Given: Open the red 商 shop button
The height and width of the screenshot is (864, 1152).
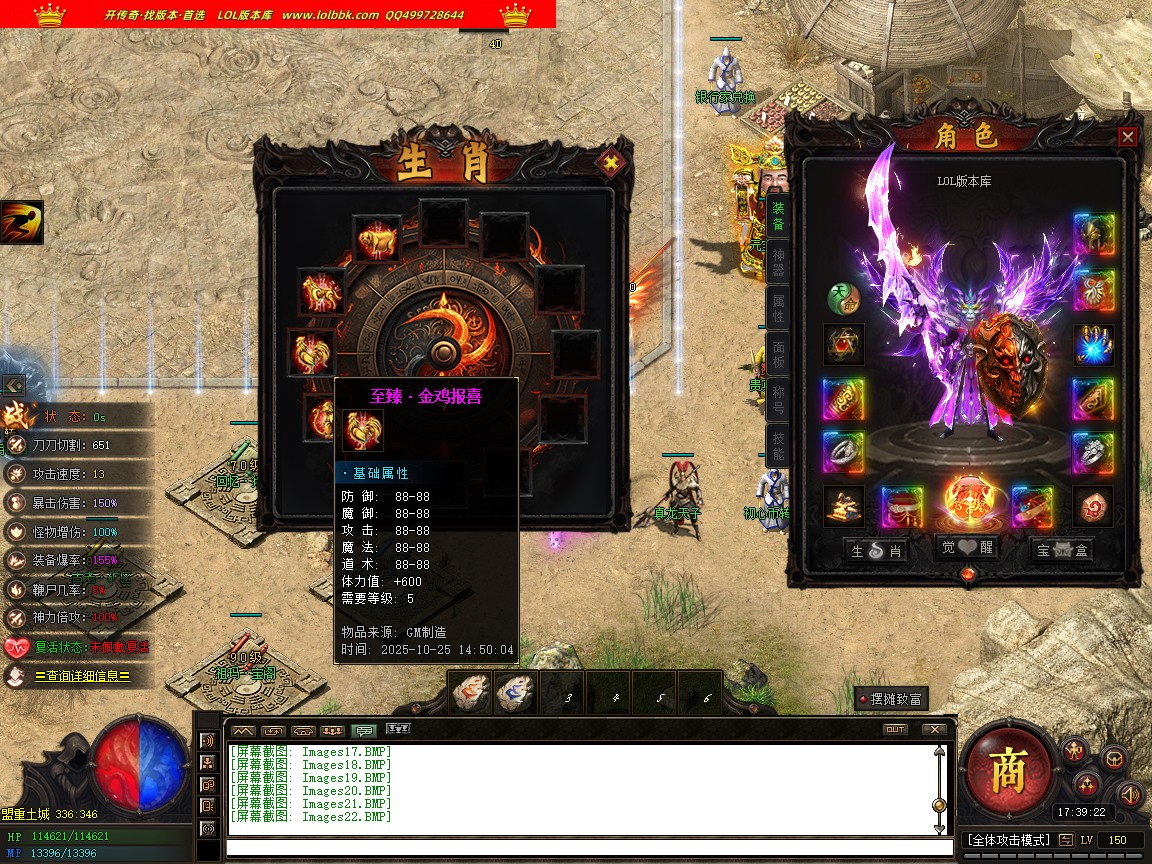Looking at the screenshot, I should [x=1008, y=769].
